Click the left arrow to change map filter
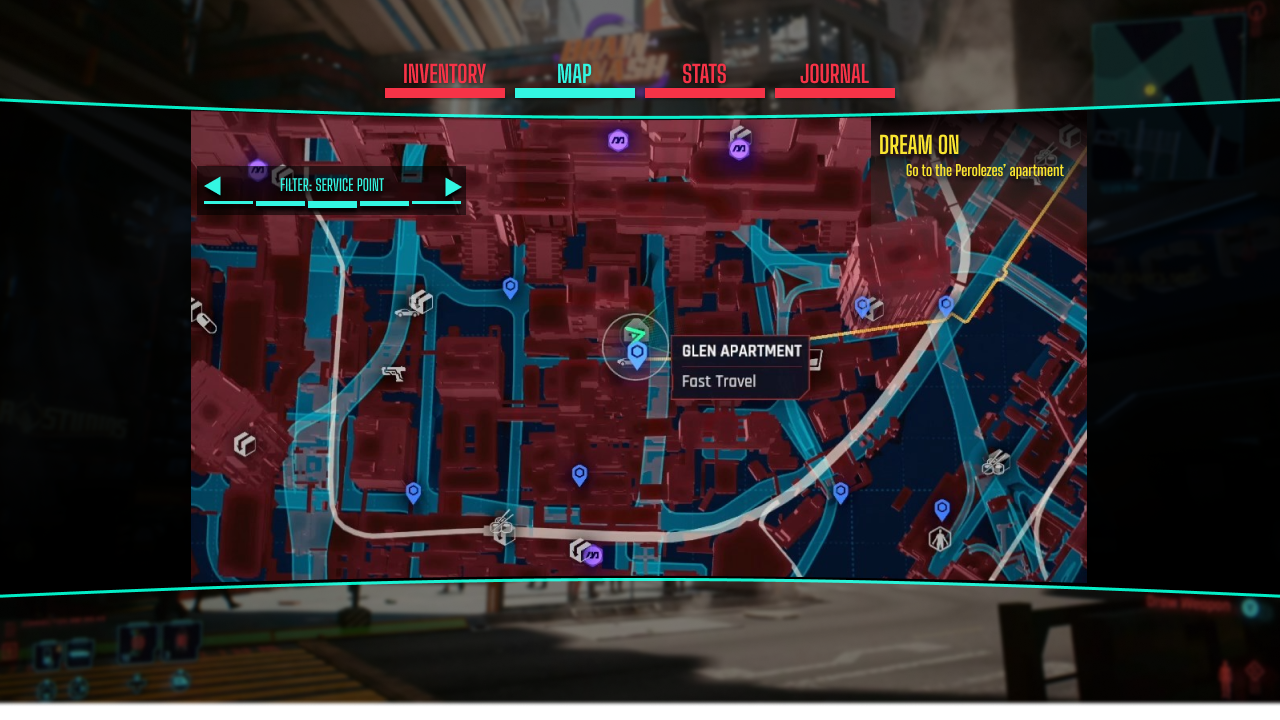The width and height of the screenshot is (1280, 720). pos(213,185)
